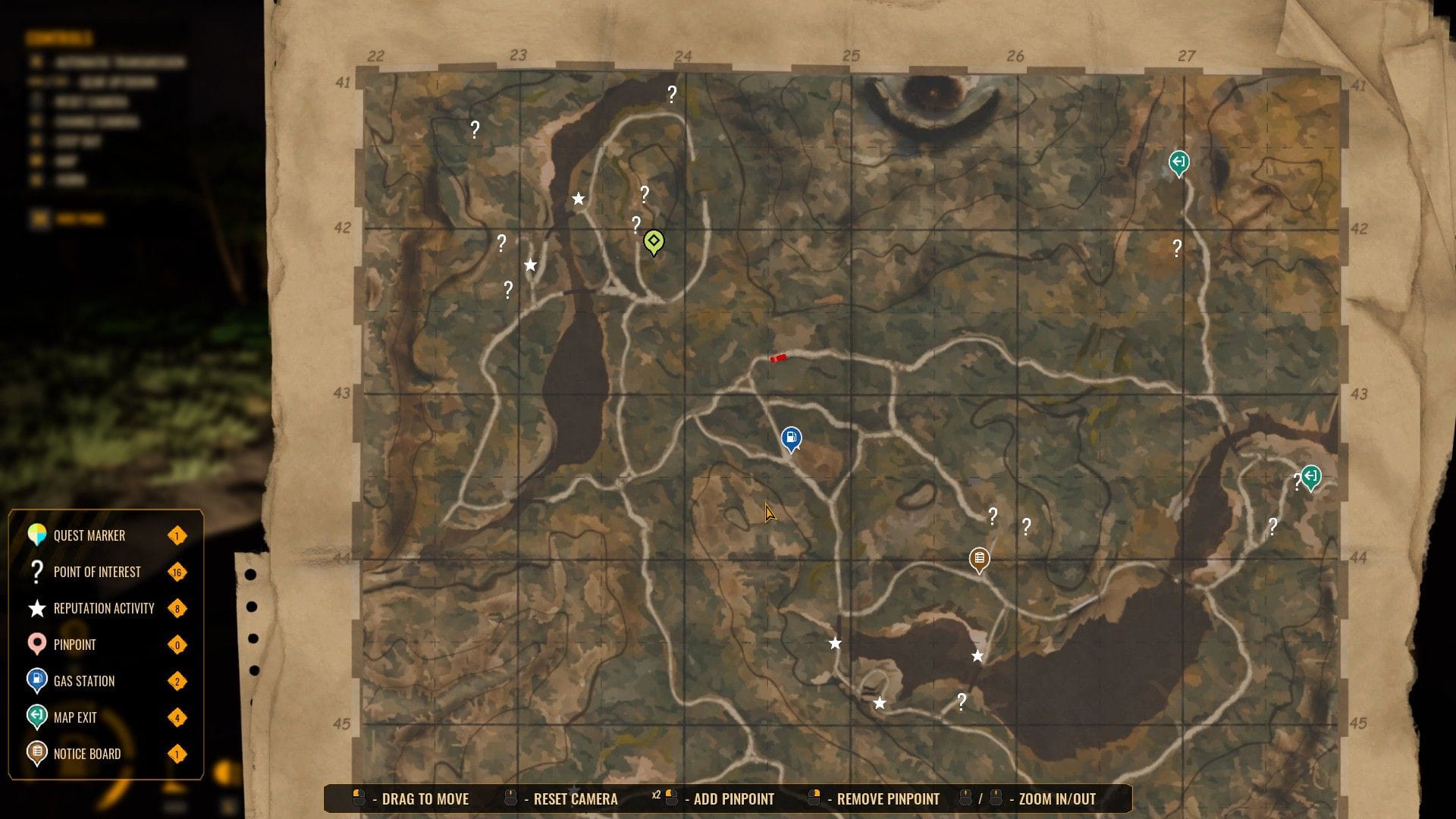This screenshot has width=1456, height=819.
Task: Click the blue gas station map marker
Action: tap(791, 438)
